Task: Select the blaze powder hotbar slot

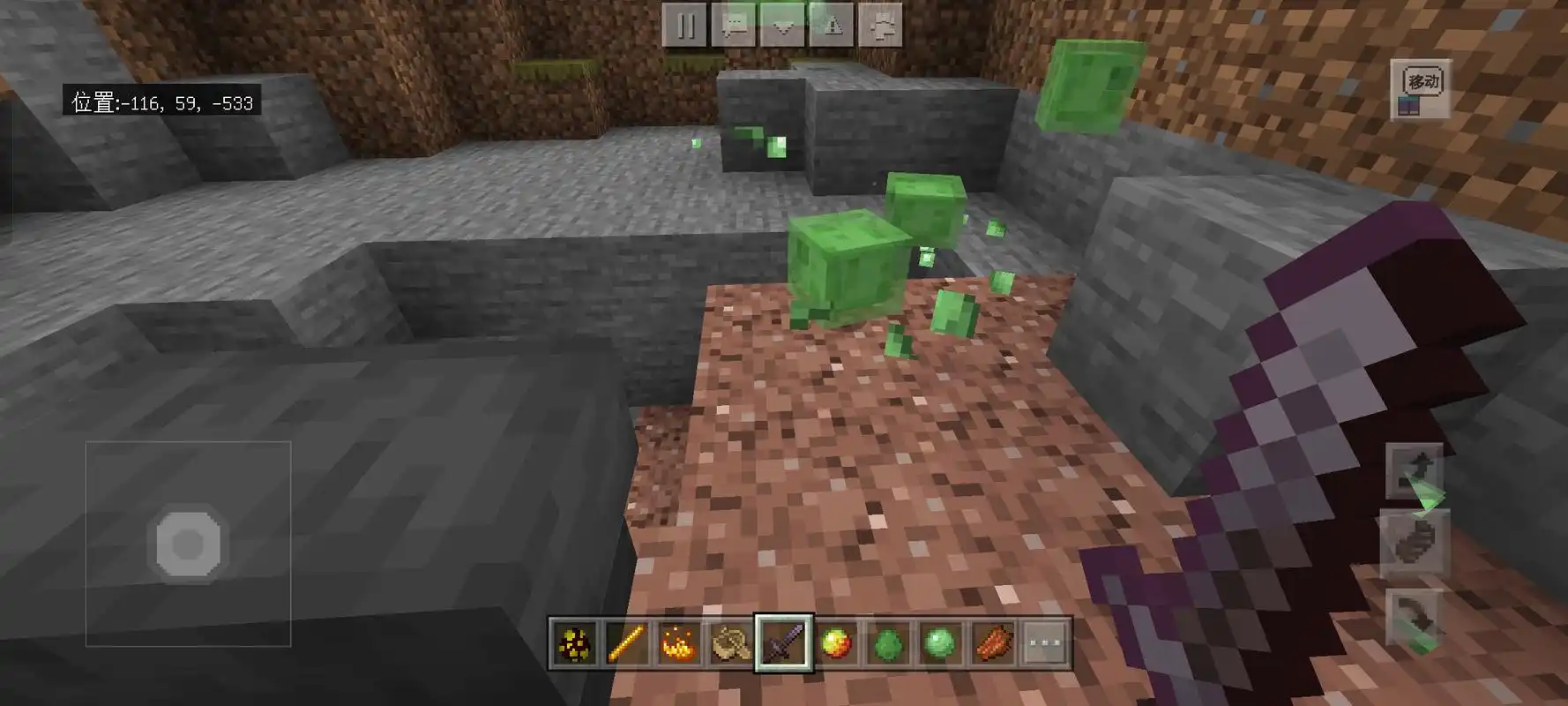Action: pos(679,643)
